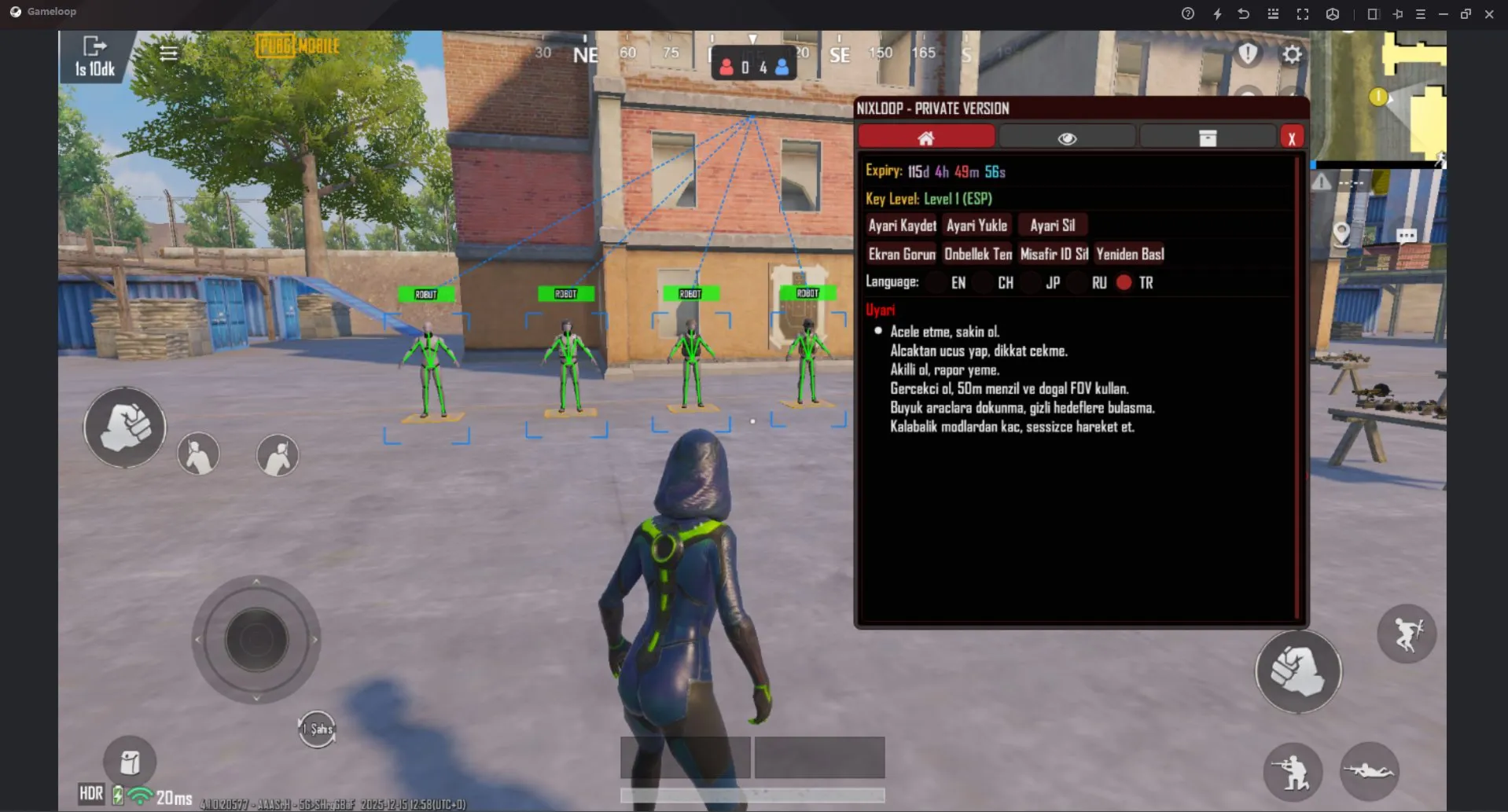Open the Gameloop keyboard mapping icon
Image resolution: width=1508 pixels, height=812 pixels.
click(x=1273, y=13)
